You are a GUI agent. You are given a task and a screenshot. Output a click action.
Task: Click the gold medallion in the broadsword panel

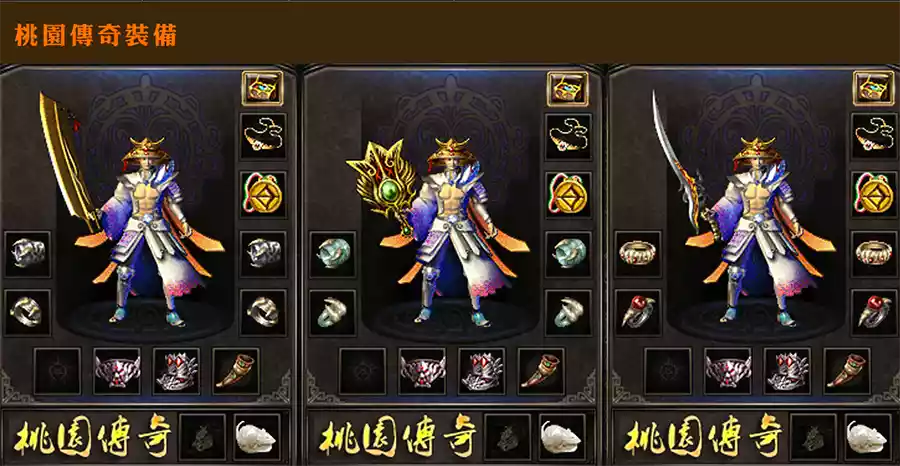click(263, 193)
